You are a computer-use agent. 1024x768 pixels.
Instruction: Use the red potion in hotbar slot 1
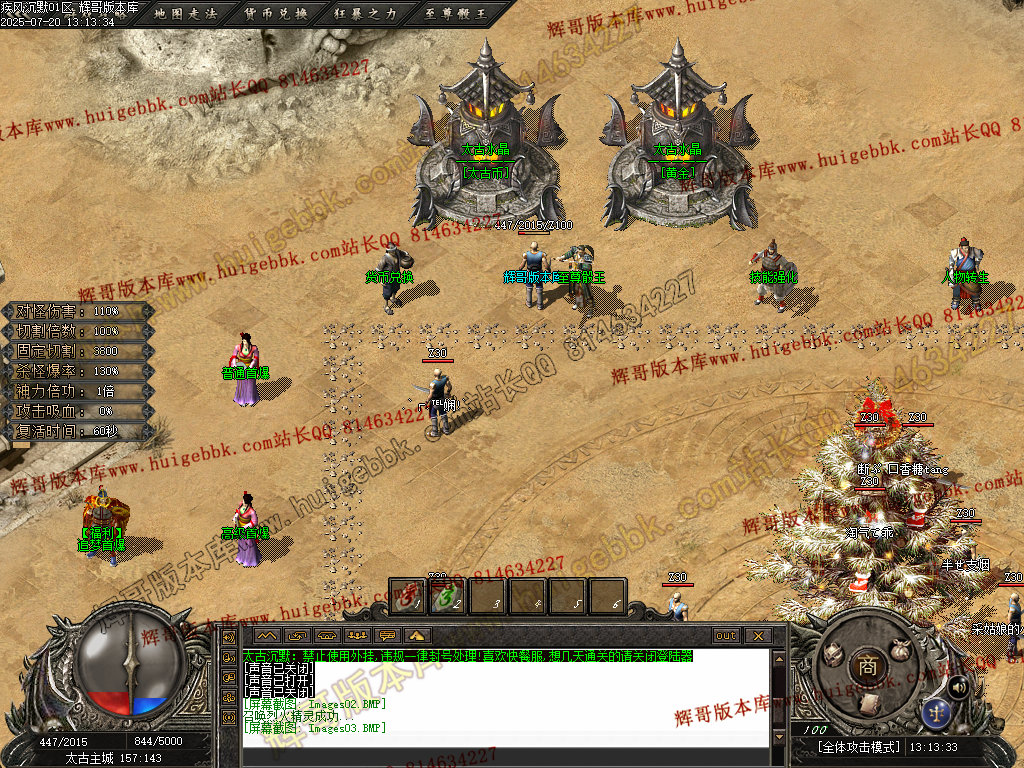(x=408, y=597)
